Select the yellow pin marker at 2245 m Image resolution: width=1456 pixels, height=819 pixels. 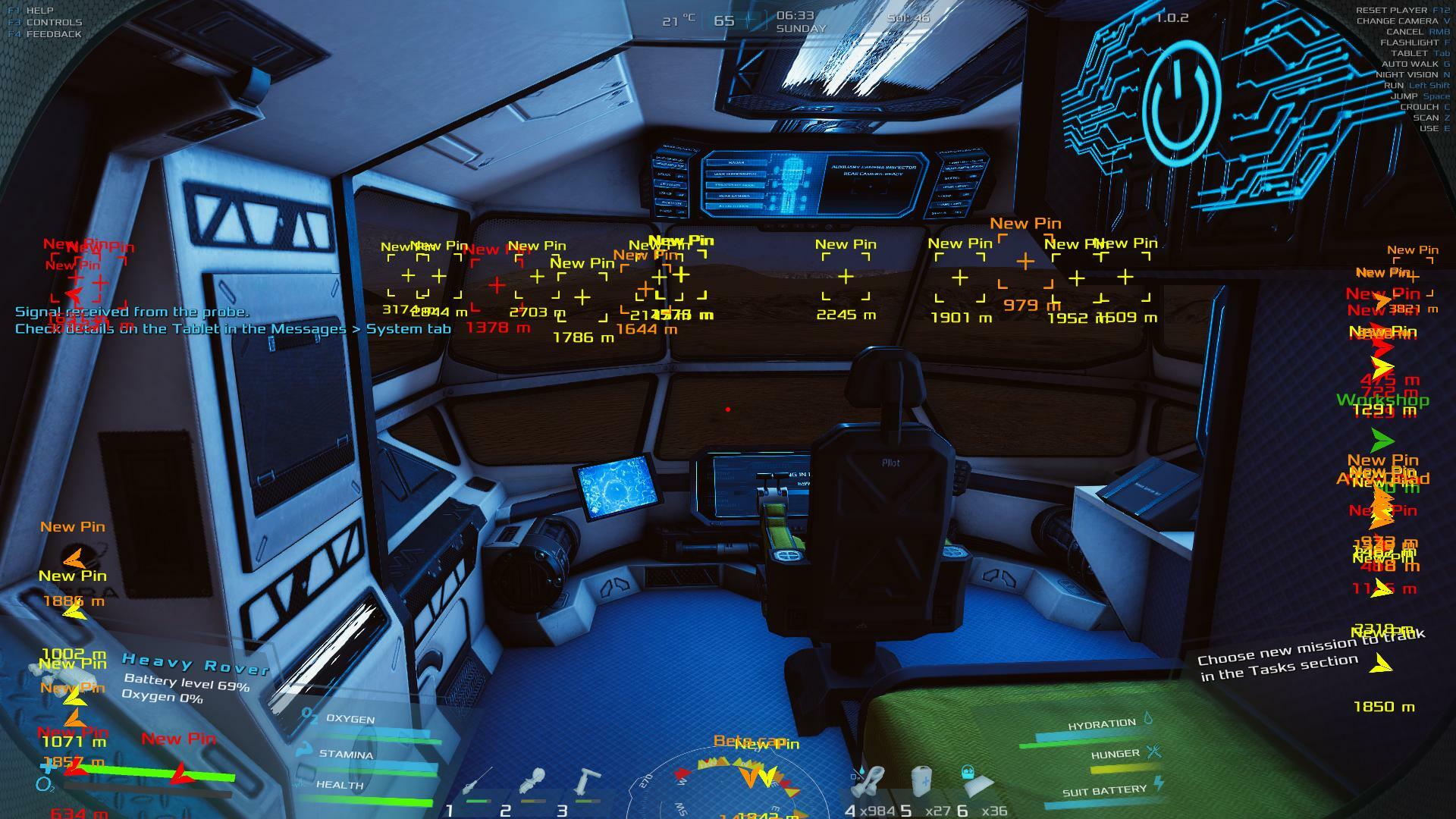[x=846, y=277]
